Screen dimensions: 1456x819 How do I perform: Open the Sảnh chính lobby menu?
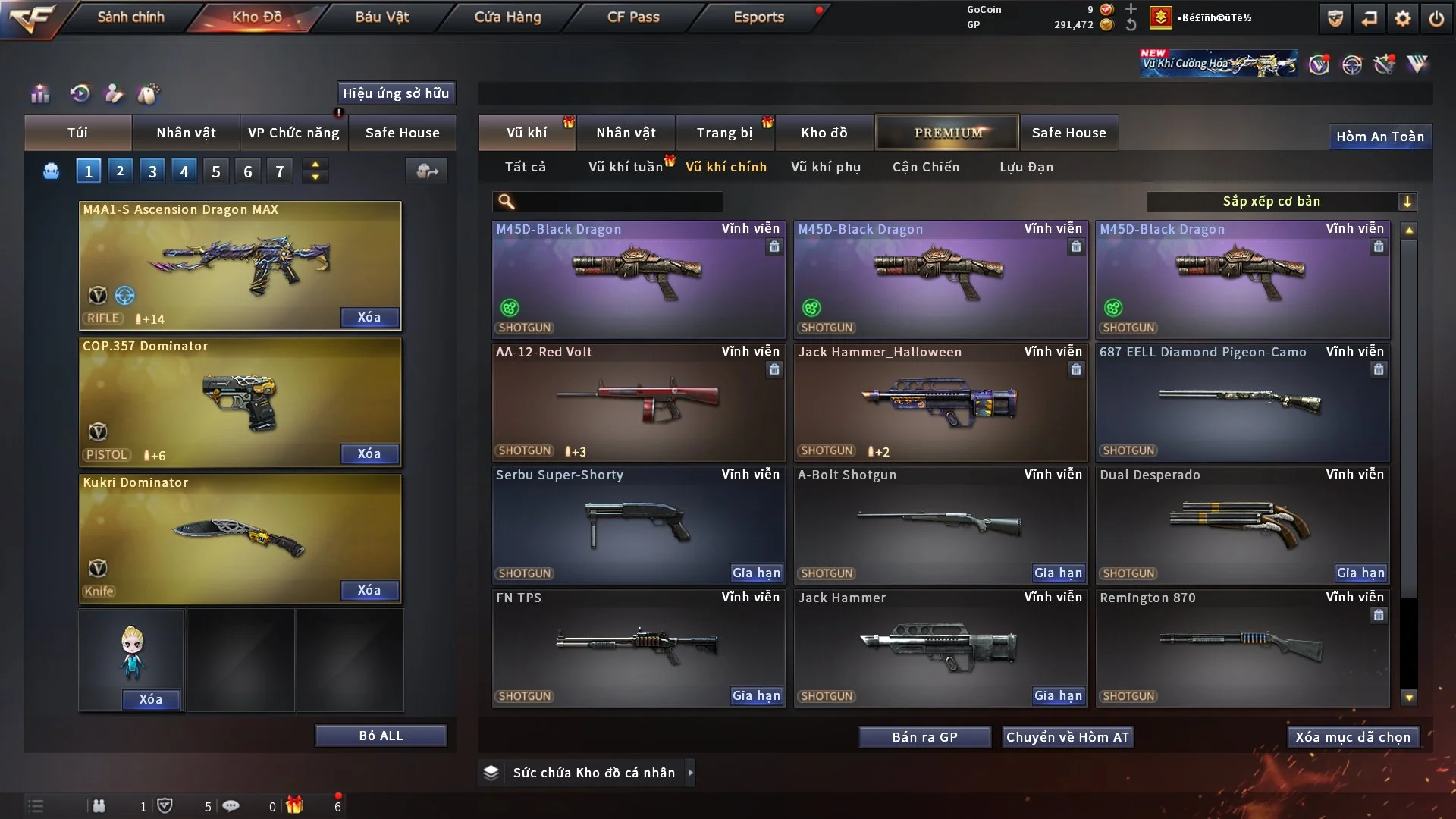(130, 17)
